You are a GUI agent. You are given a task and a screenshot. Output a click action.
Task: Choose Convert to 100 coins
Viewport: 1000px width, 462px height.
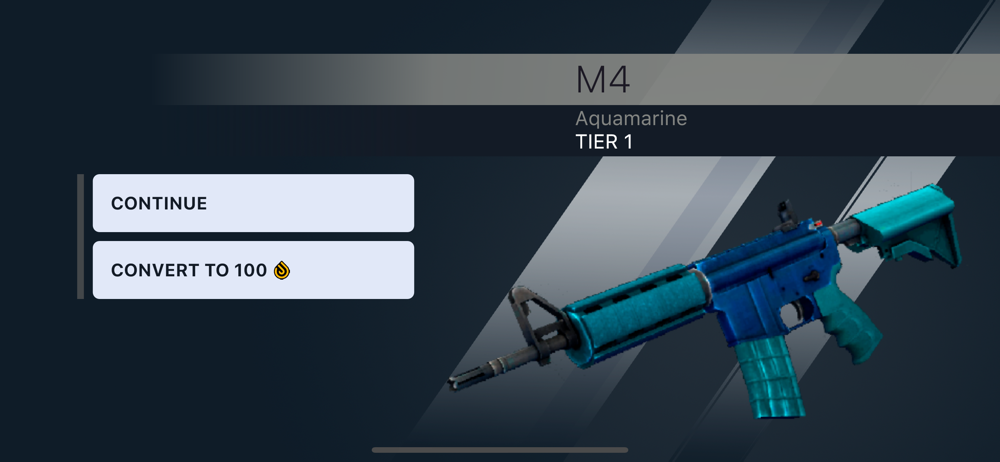point(253,270)
